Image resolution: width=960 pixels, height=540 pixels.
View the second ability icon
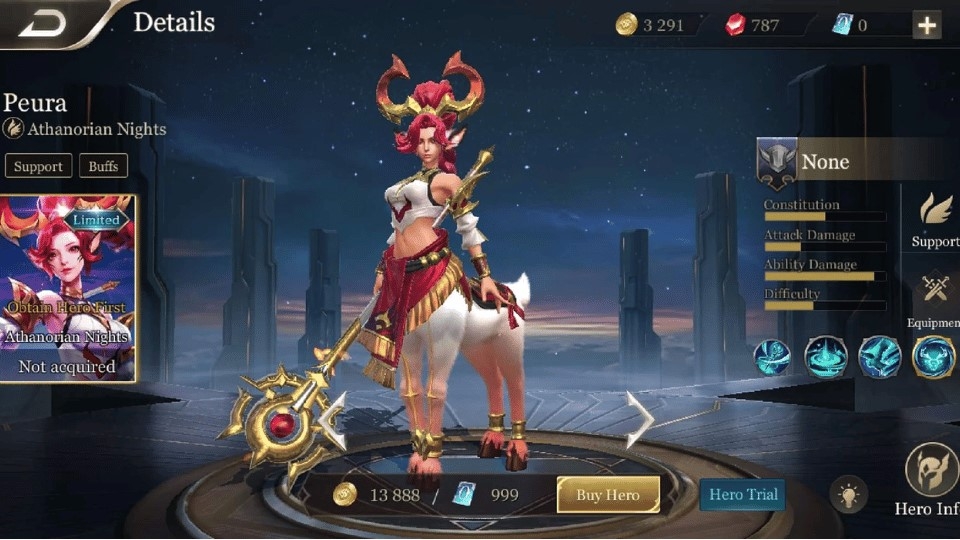[826, 357]
